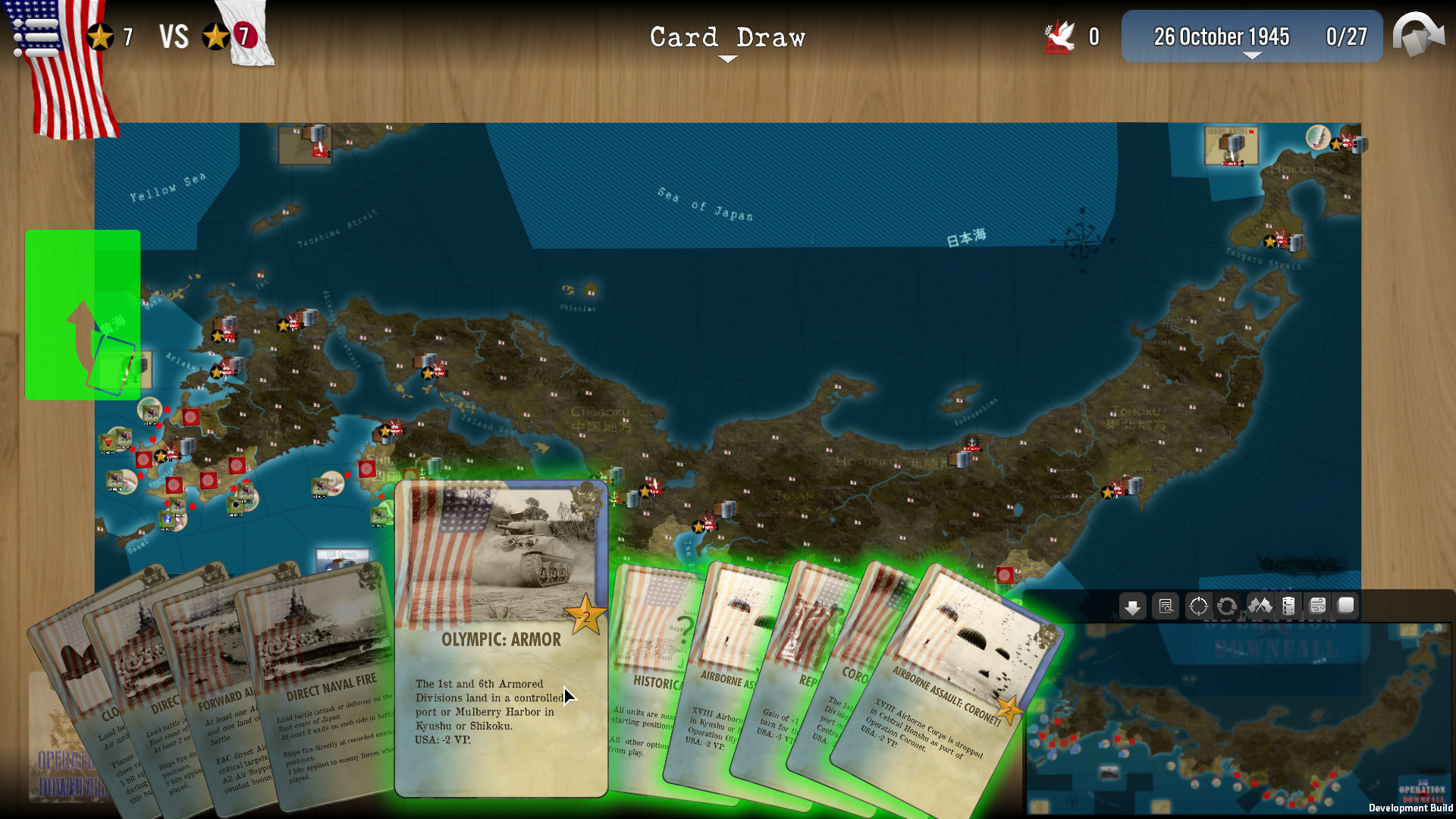The height and width of the screenshot is (819, 1456).
Task: Click the peace dove icon in the top bar
Action: point(1061,35)
